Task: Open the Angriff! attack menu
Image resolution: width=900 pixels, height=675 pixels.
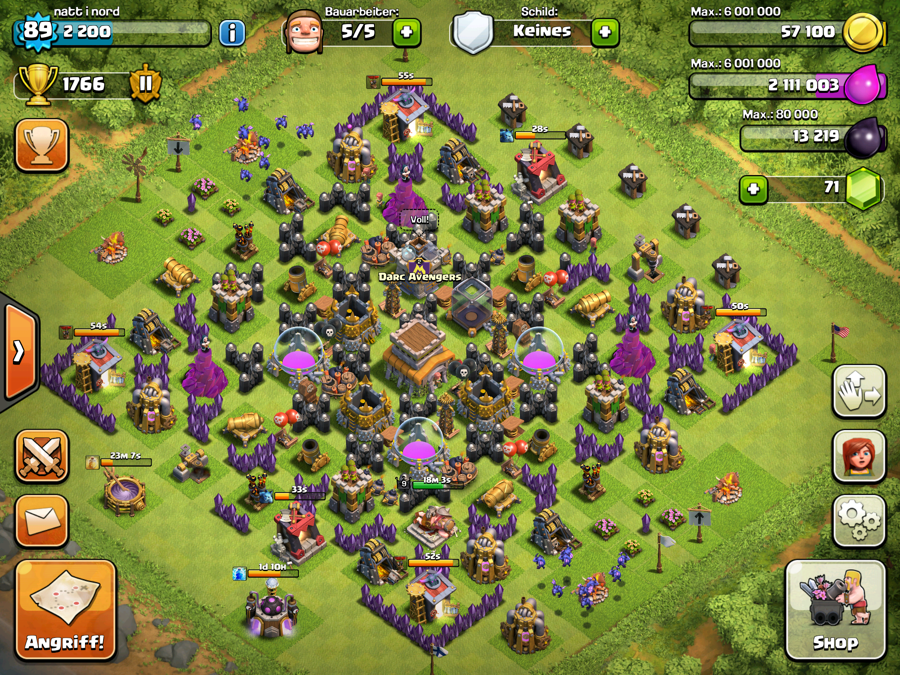Action: click(65, 609)
